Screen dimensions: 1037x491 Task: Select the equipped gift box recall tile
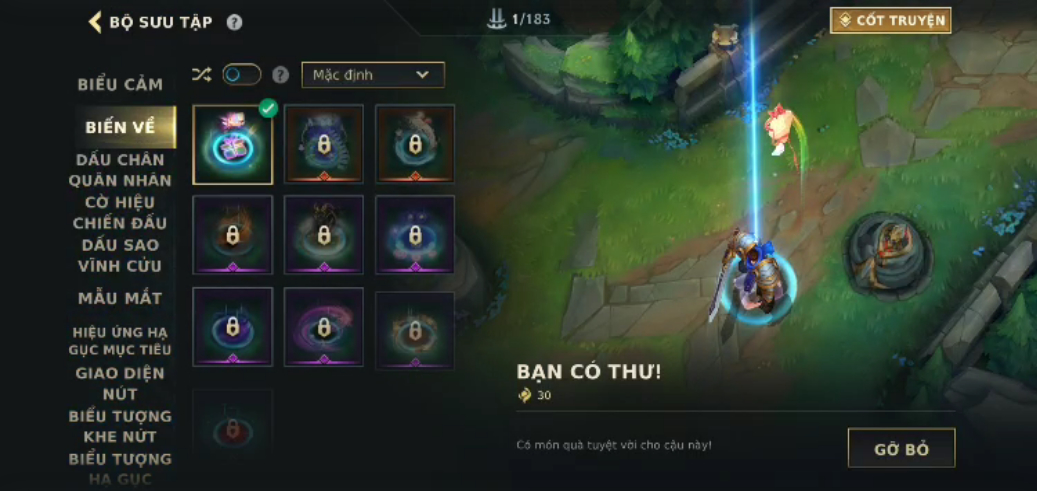coord(233,145)
